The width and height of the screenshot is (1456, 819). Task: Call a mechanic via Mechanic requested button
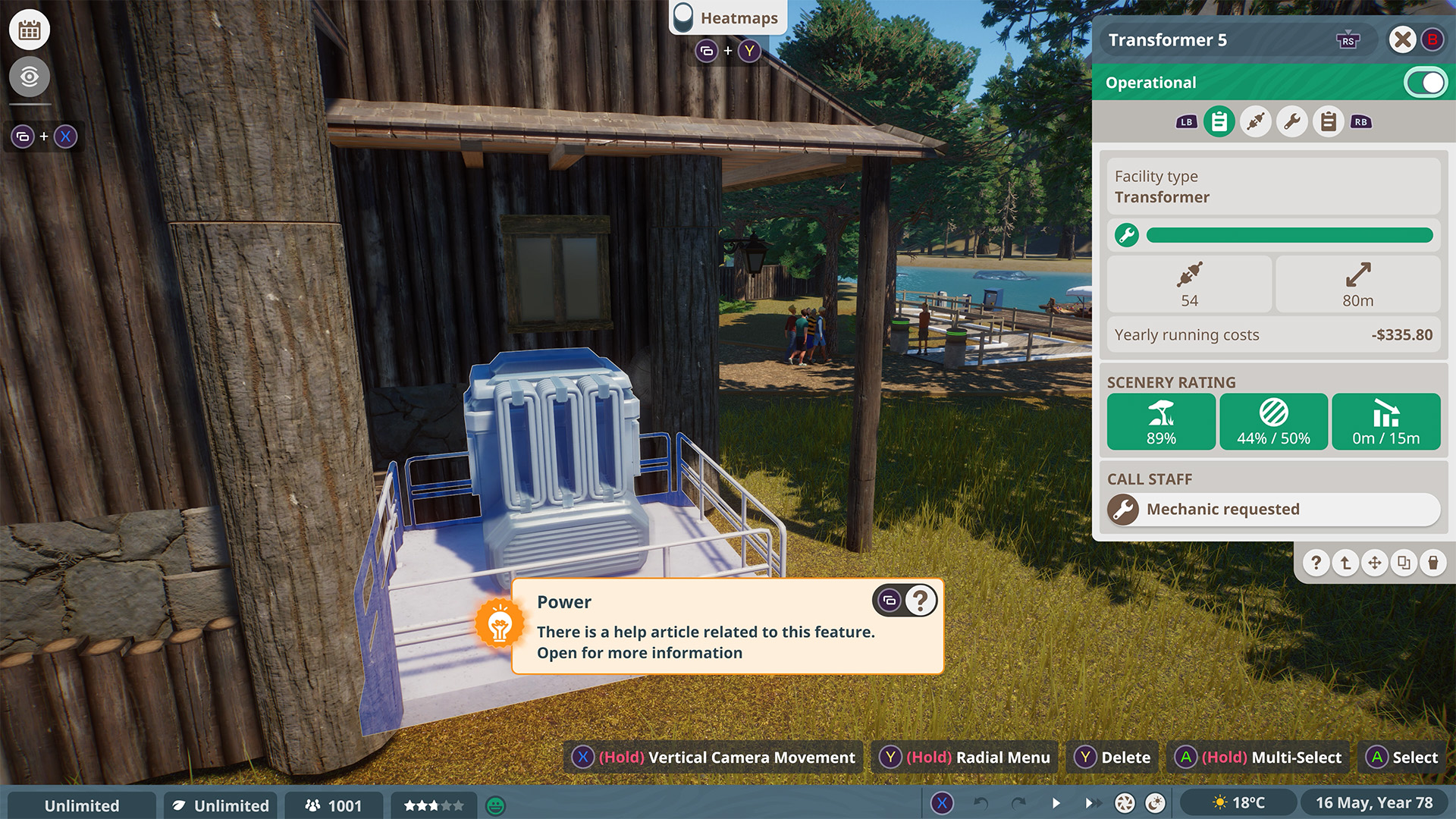click(1274, 510)
